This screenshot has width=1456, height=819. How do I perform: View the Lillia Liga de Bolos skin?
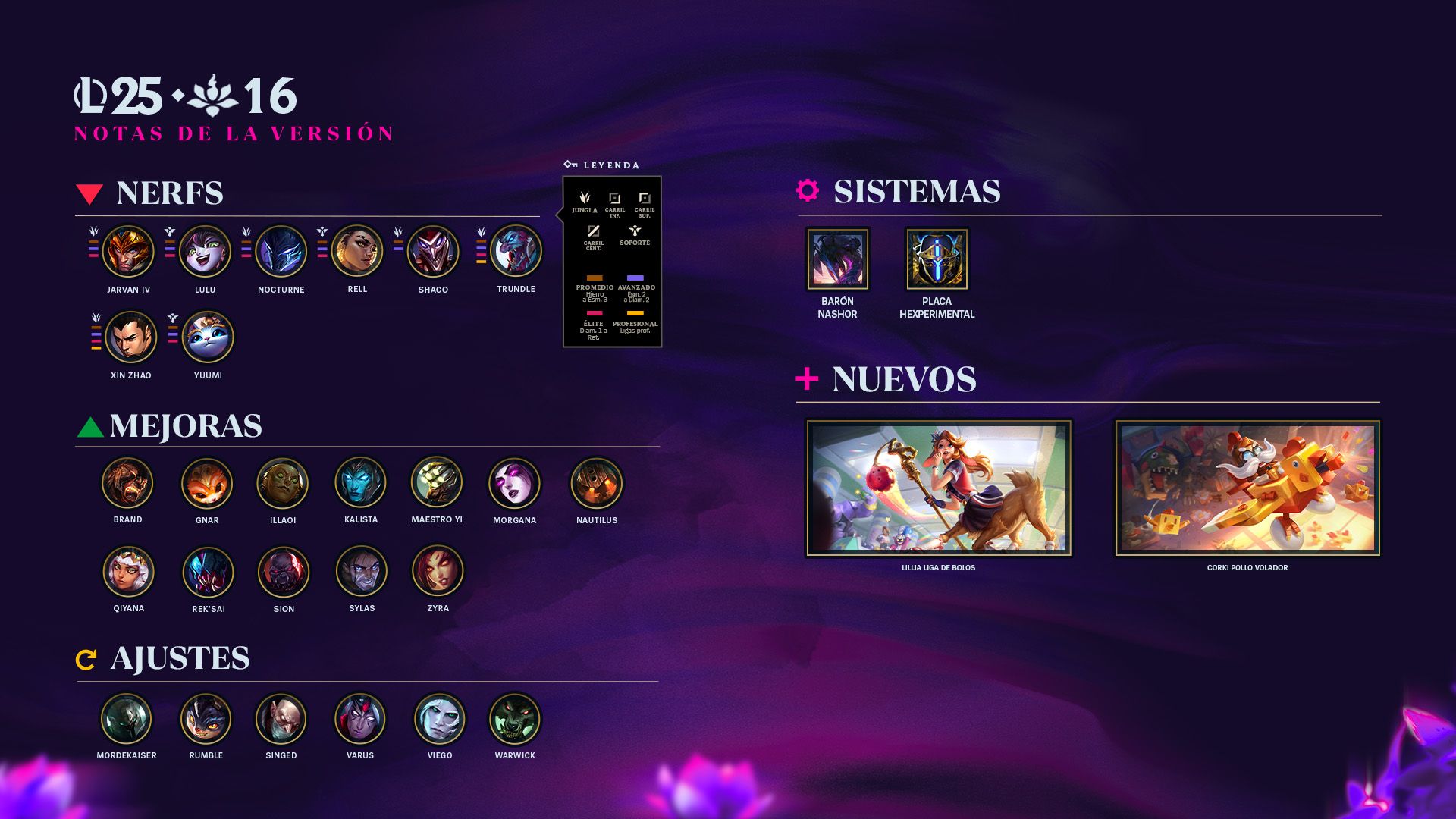pyautogui.click(x=939, y=488)
